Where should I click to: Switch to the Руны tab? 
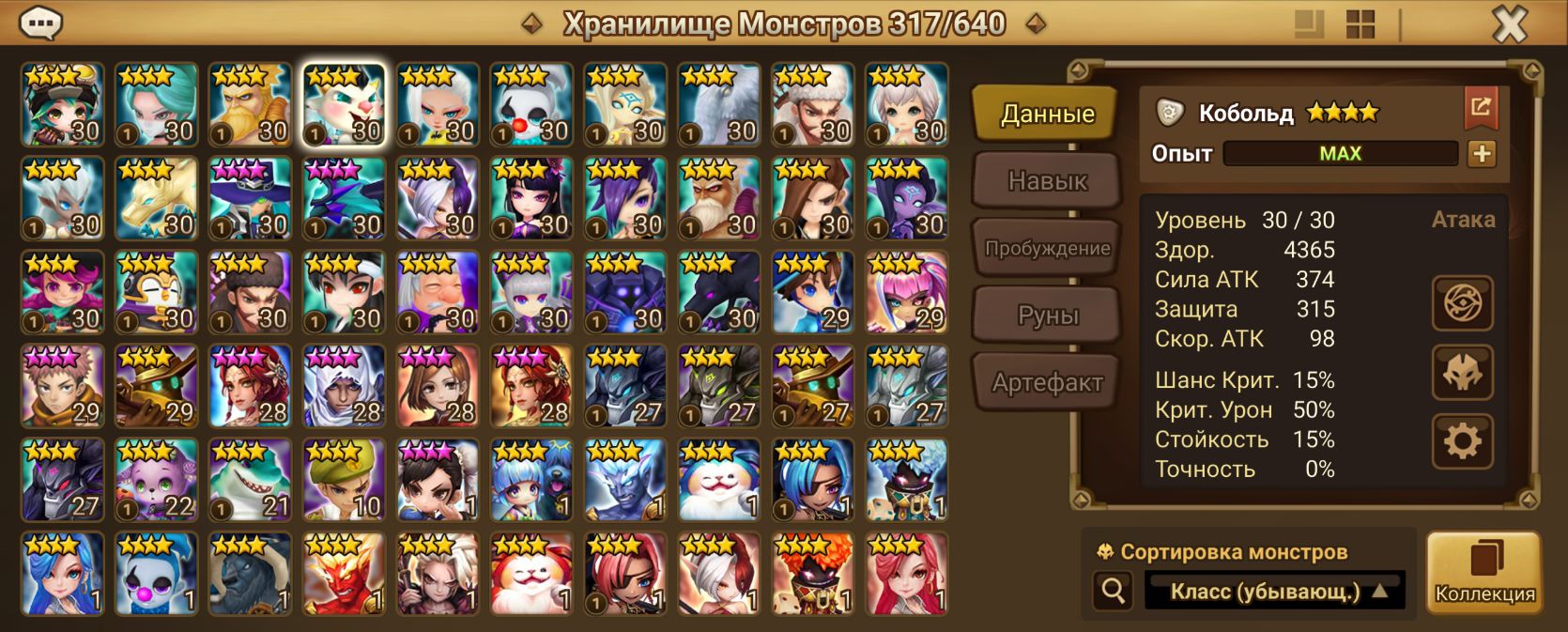(1047, 316)
